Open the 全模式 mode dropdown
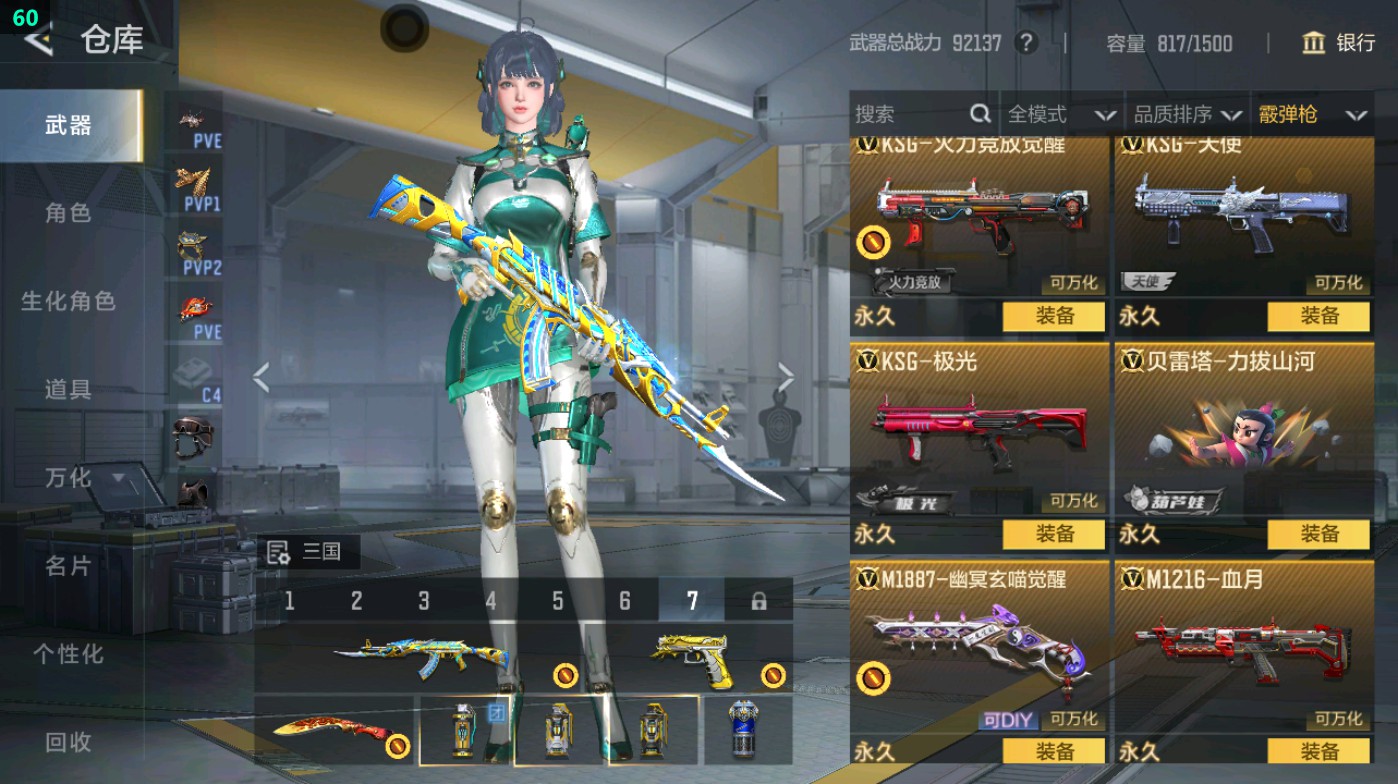Viewport: 1398px width, 784px height. pos(1060,115)
